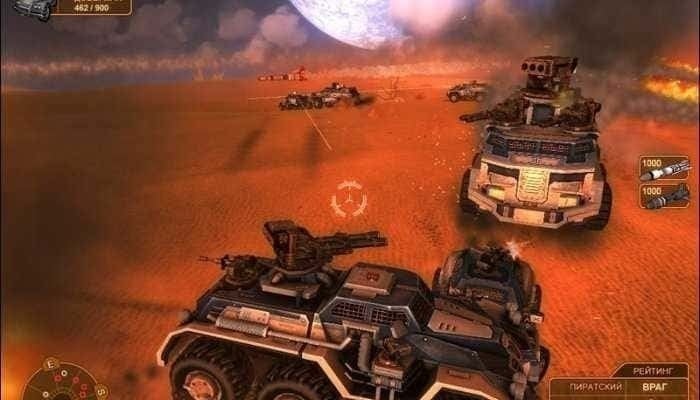Click the player vehicle portrait icon

(x=30, y=8)
